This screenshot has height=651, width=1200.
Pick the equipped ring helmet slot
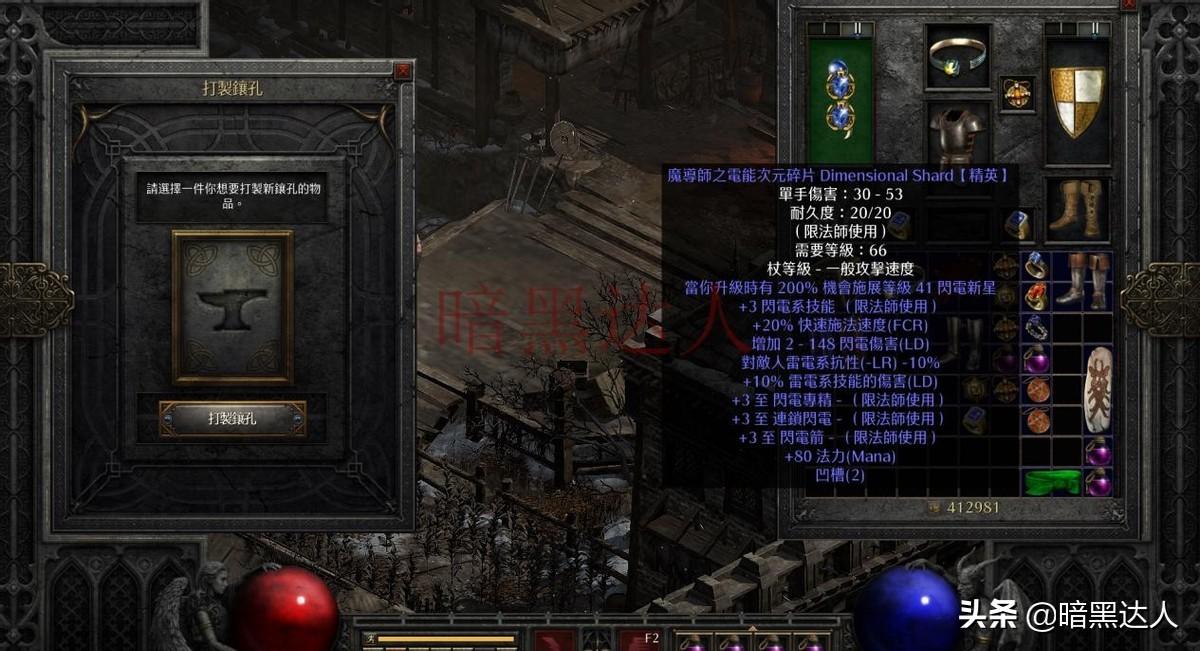[x=957, y=56]
